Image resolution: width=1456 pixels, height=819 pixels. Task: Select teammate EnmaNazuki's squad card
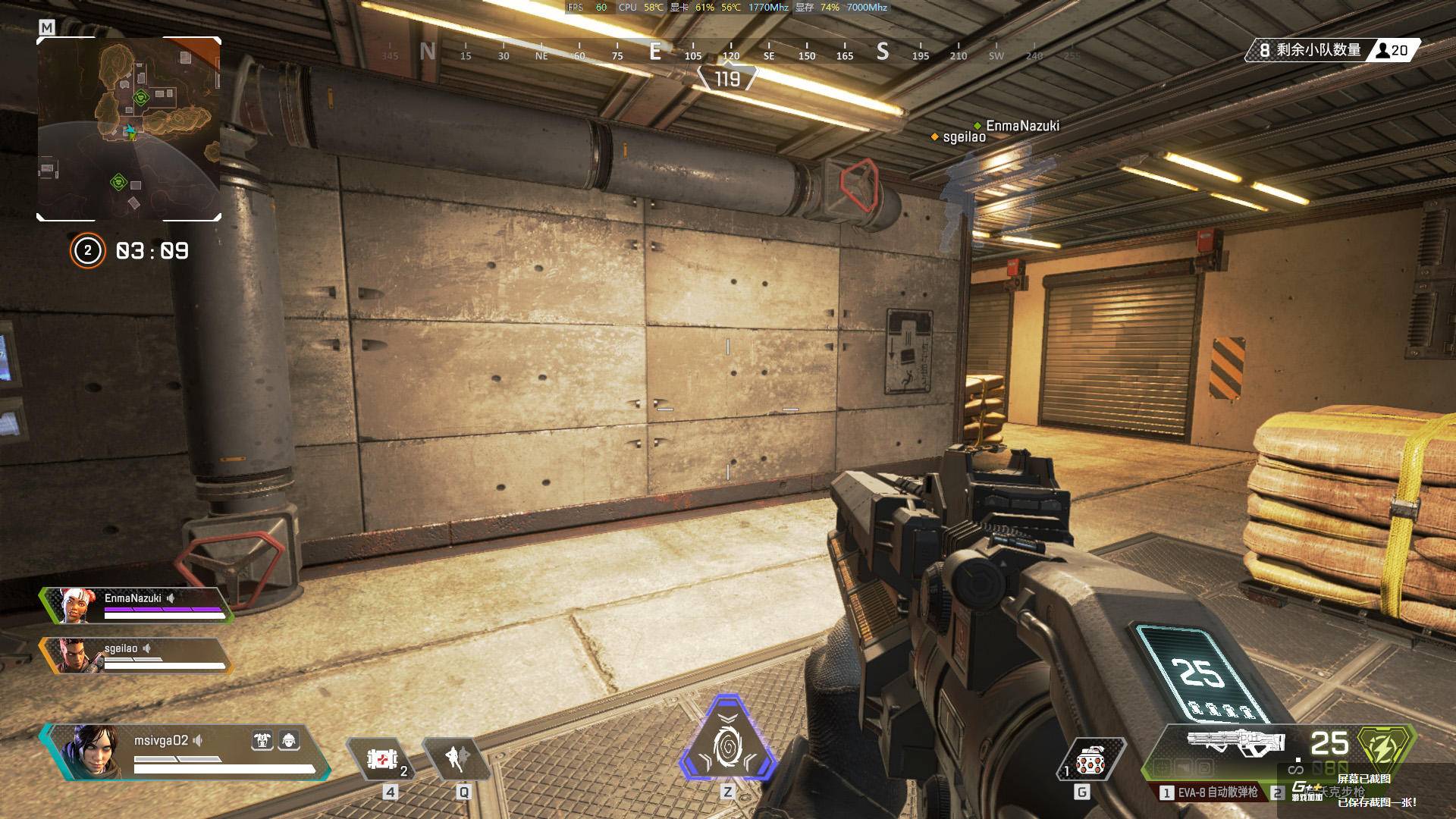[x=136, y=605]
